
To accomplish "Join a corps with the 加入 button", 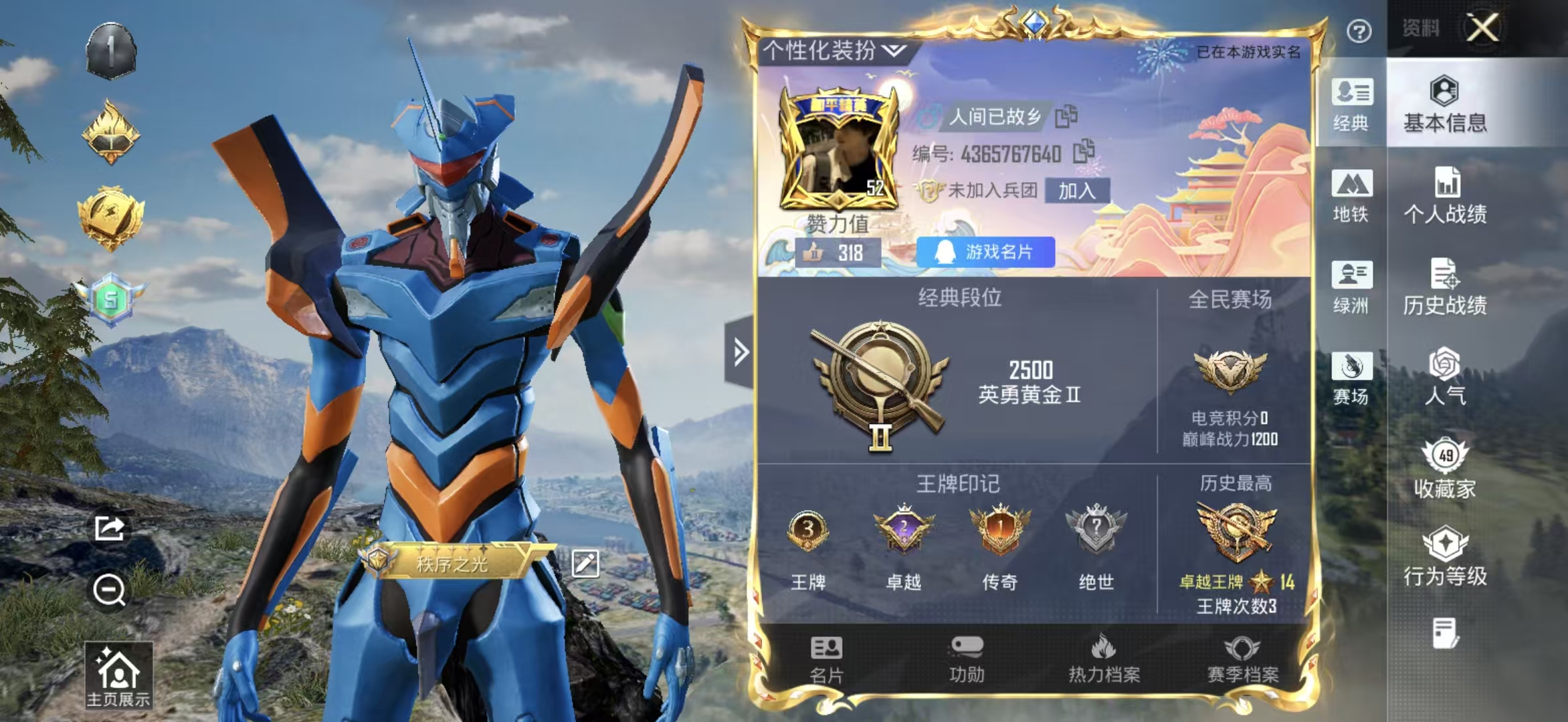I will tap(1076, 191).
